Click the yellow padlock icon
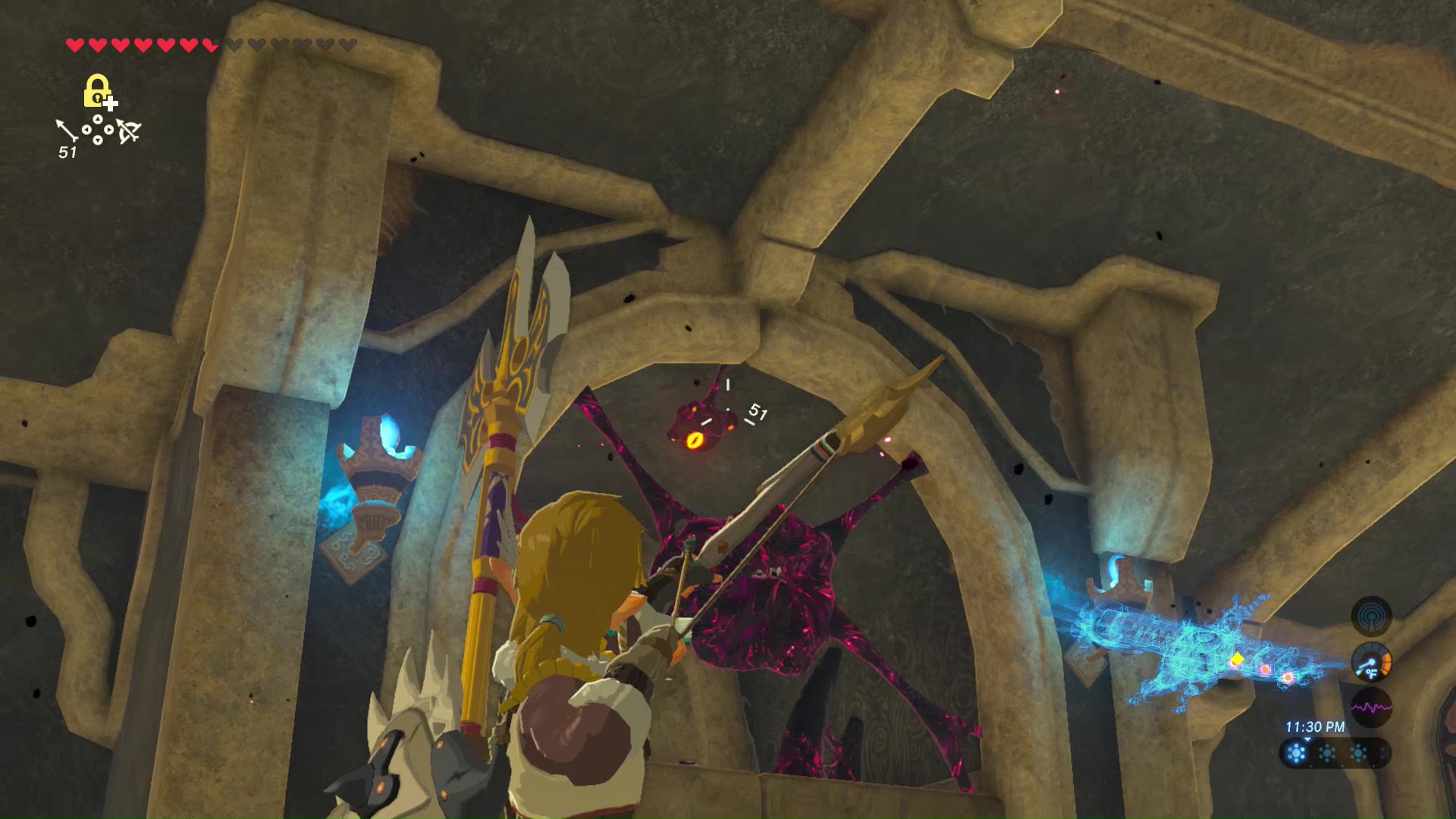The height and width of the screenshot is (819, 1456). click(97, 91)
